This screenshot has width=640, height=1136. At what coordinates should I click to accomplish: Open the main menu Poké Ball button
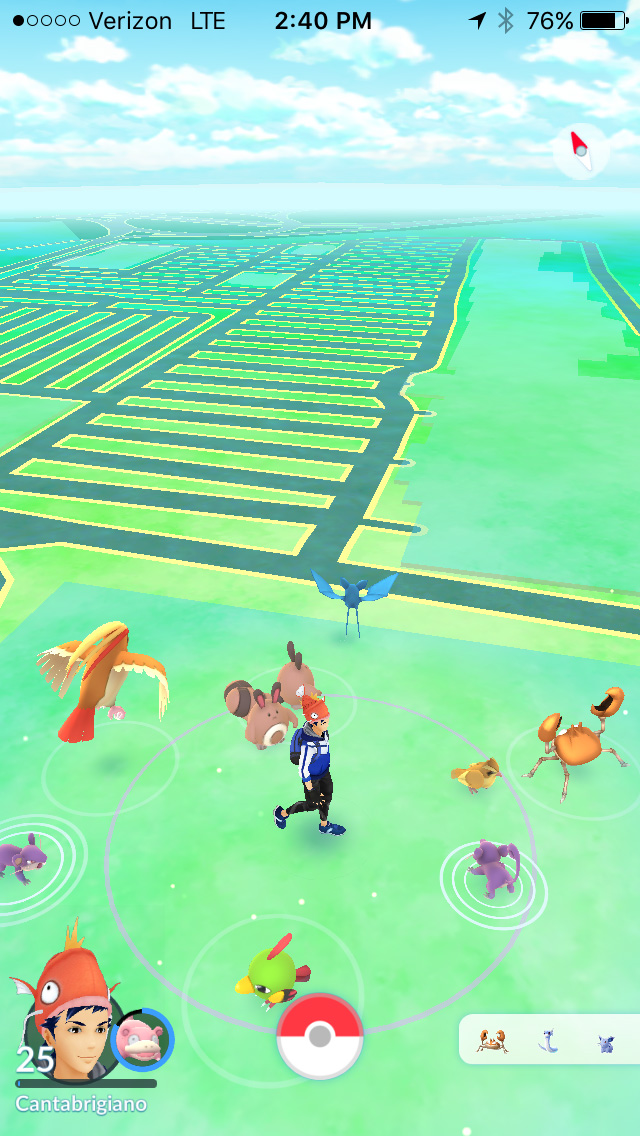click(320, 1036)
